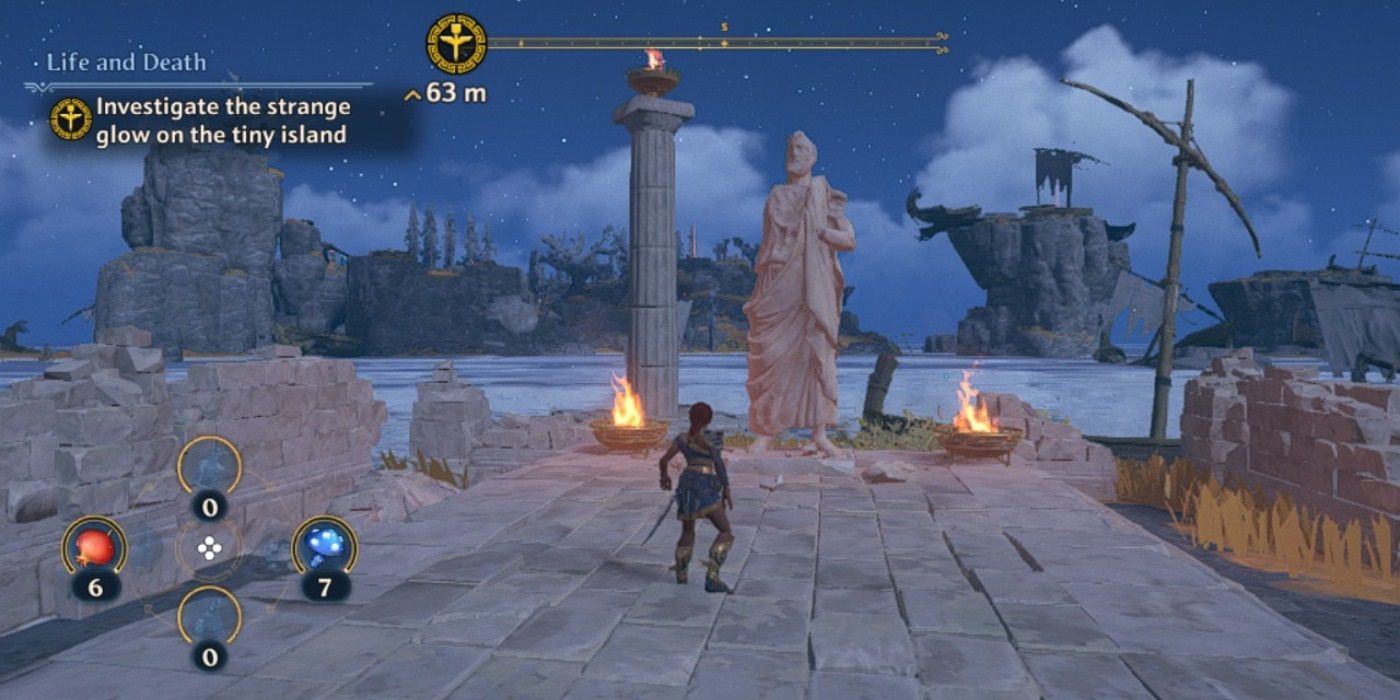Click the quest objective icon beside Investigate text
1400x700 pixels.
(x=71, y=119)
